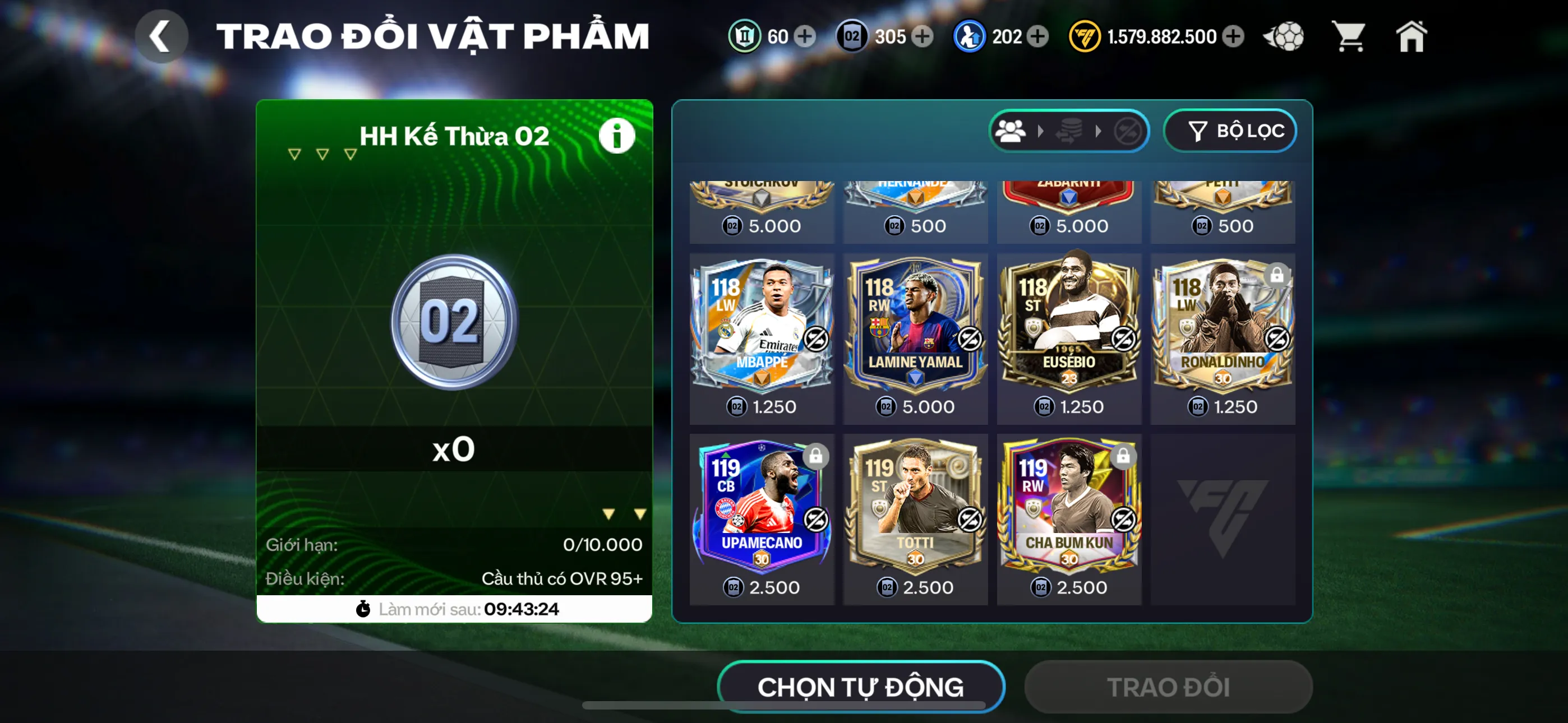Open the shopping cart

pos(1349,36)
